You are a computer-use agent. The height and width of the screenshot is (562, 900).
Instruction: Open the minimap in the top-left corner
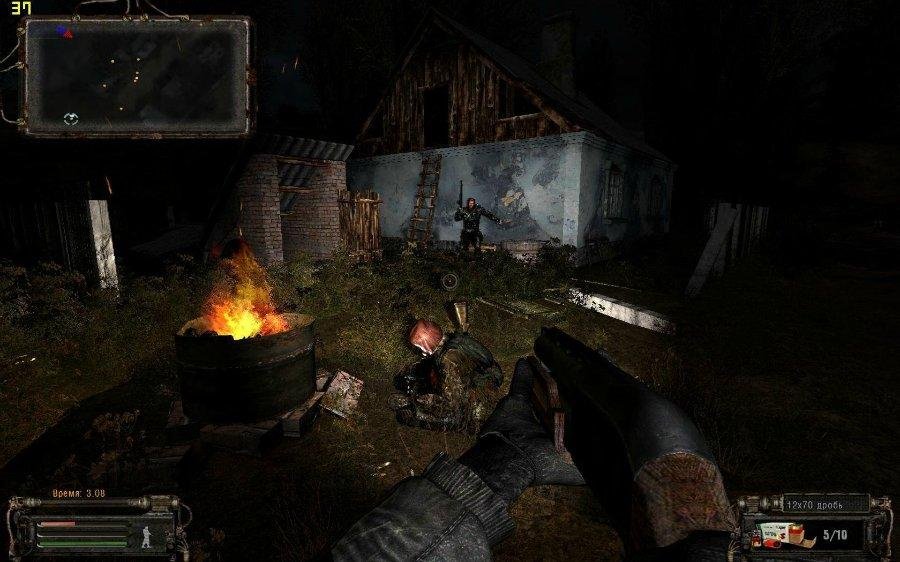(x=137, y=76)
